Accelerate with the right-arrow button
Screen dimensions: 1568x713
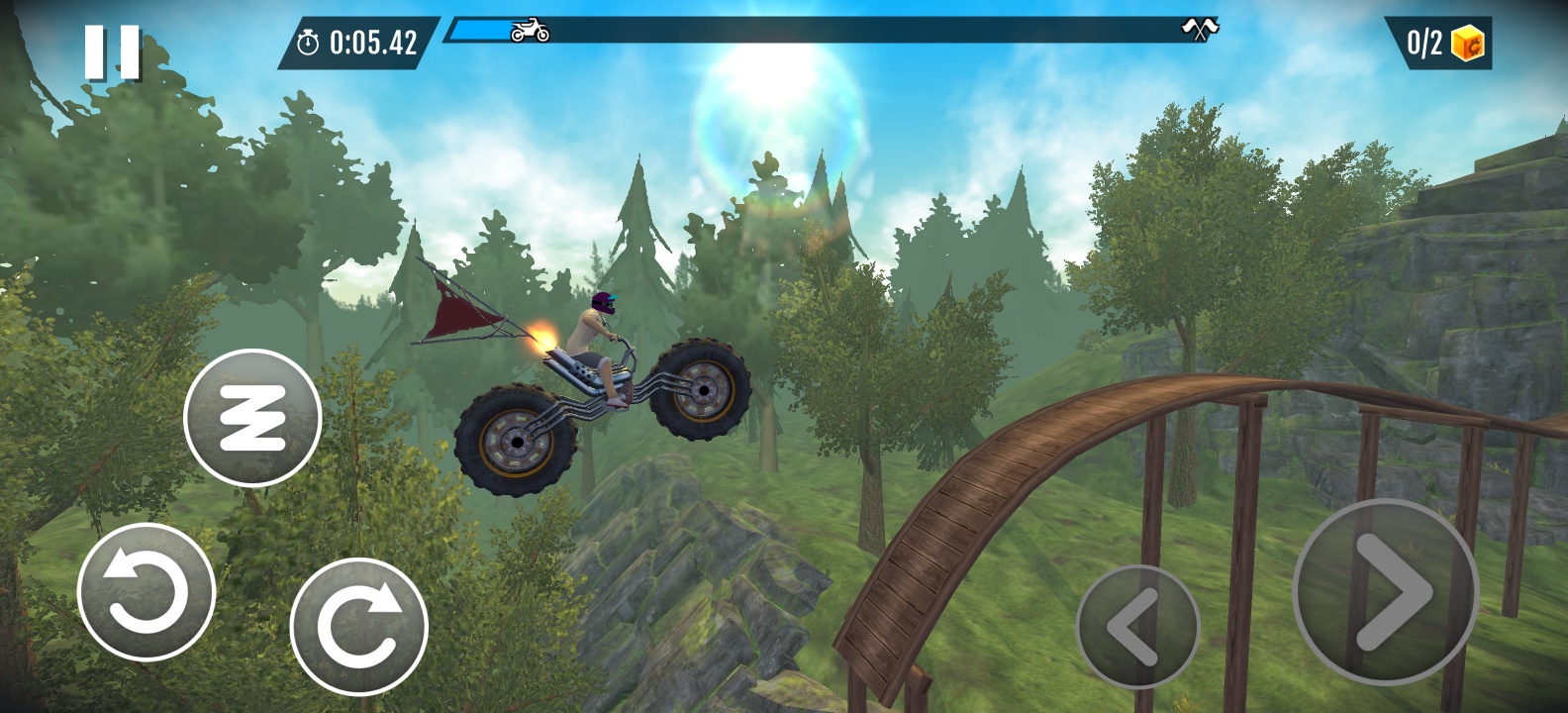pyautogui.click(x=1385, y=592)
